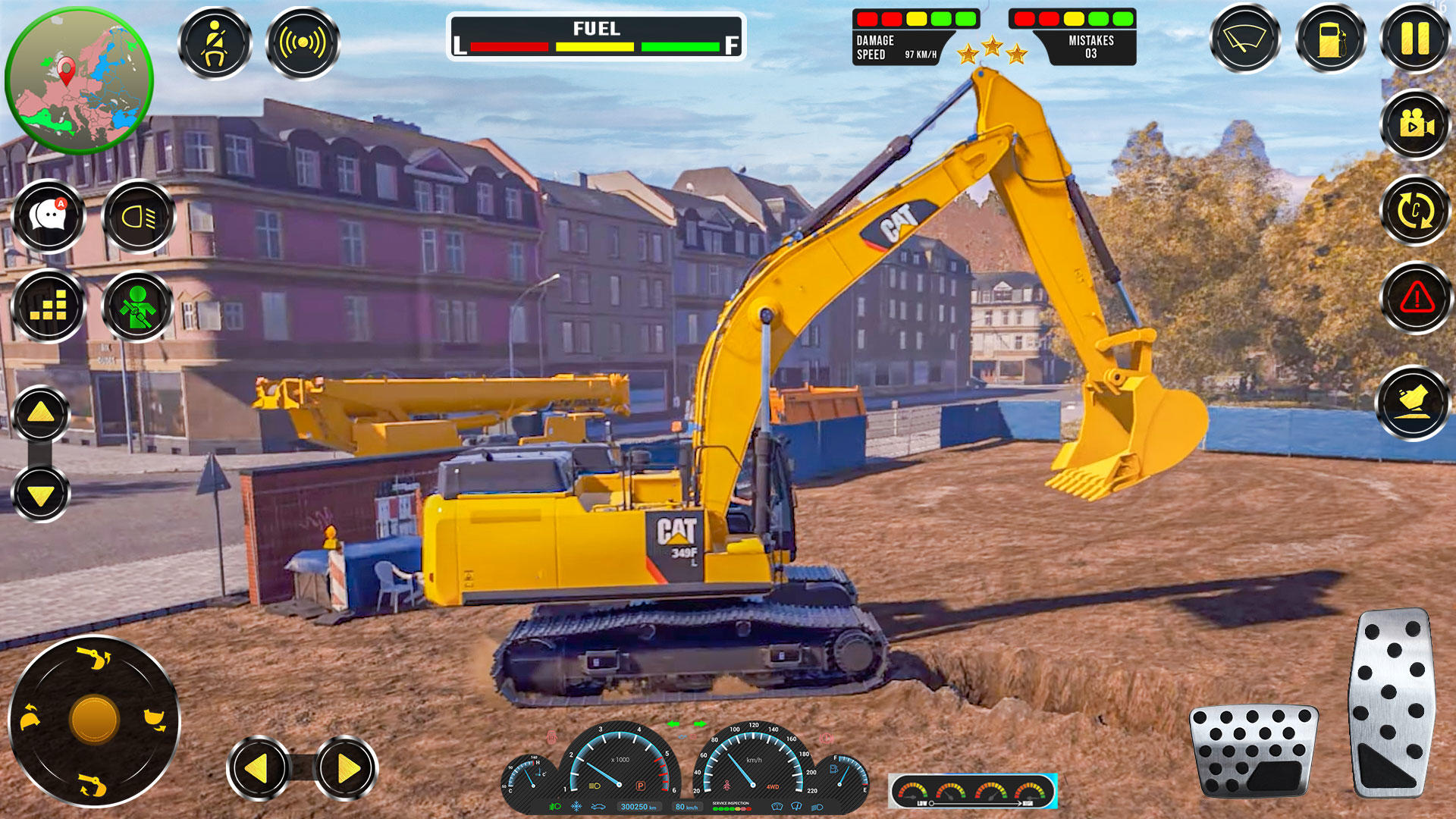This screenshot has width=1456, height=819.
Task: Tap the up arrow control
Action: pyautogui.click(x=41, y=413)
